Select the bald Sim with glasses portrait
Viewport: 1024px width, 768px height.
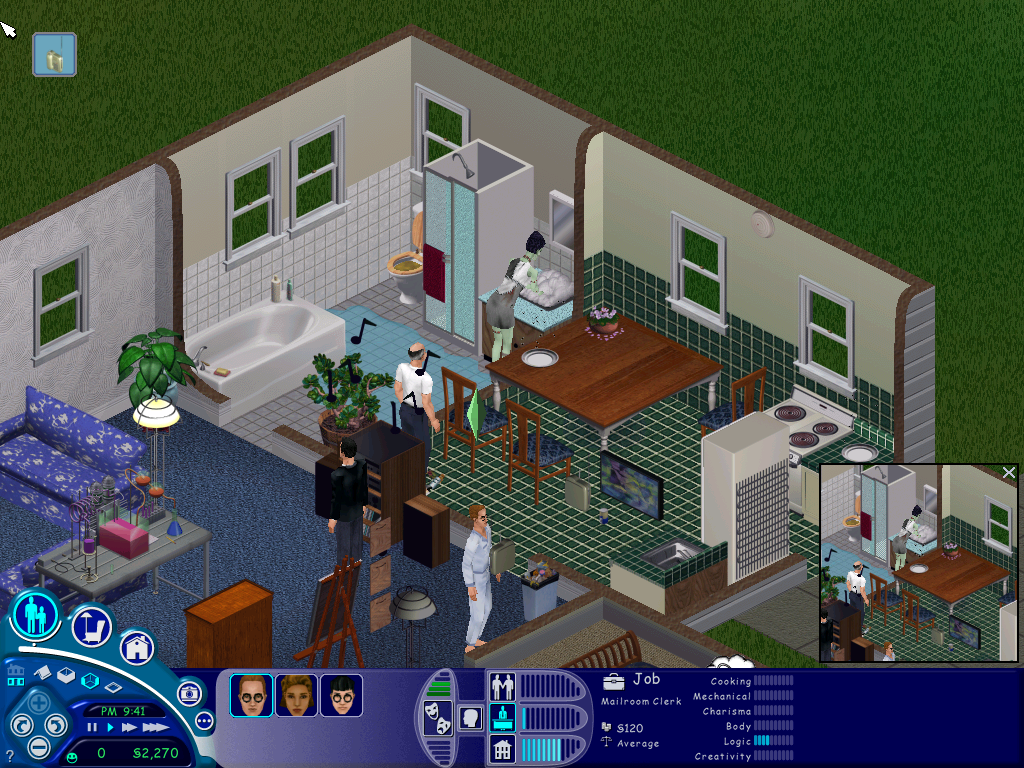click(251, 695)
